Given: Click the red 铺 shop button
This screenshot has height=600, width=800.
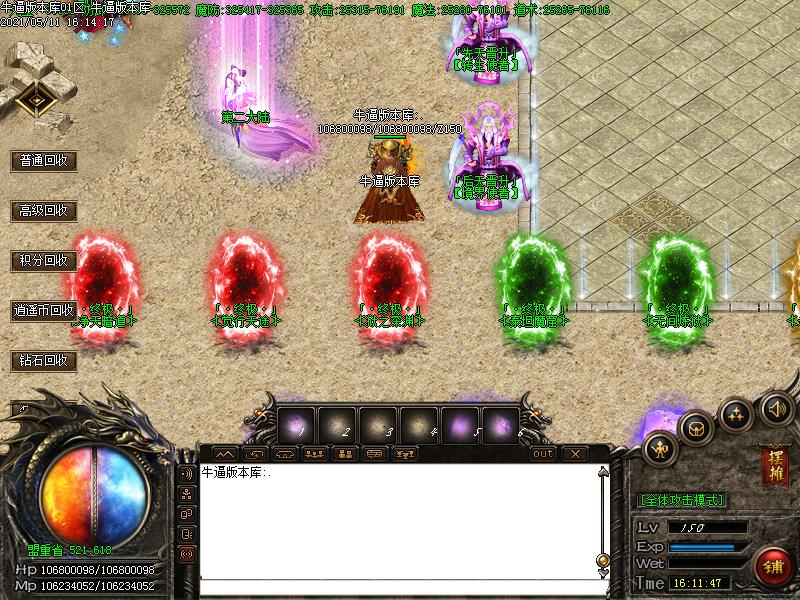Looking at the screenshot, I should point(773,566).
